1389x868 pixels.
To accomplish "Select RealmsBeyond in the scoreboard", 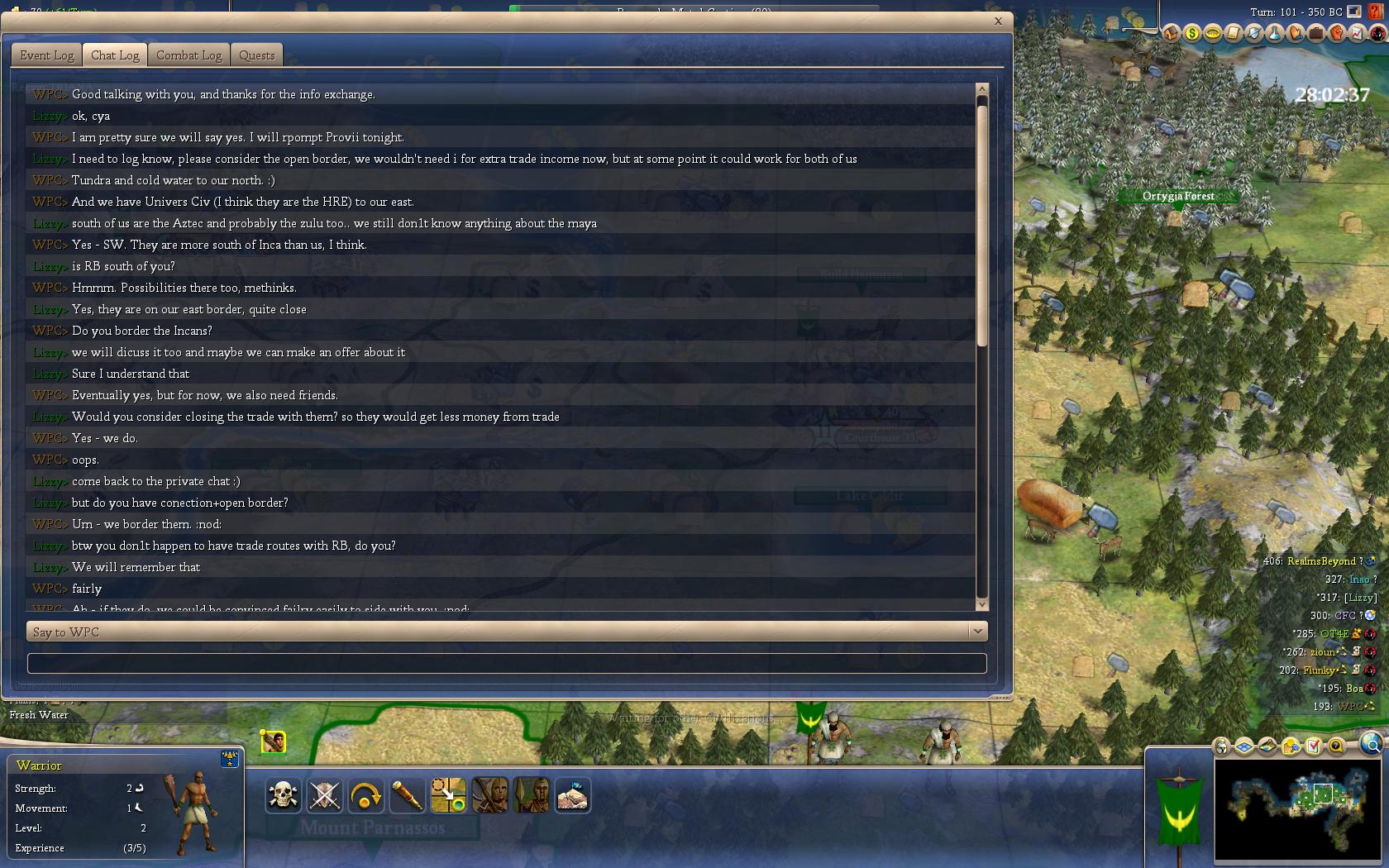I will pyautogui.click(x=1321, y=561).
